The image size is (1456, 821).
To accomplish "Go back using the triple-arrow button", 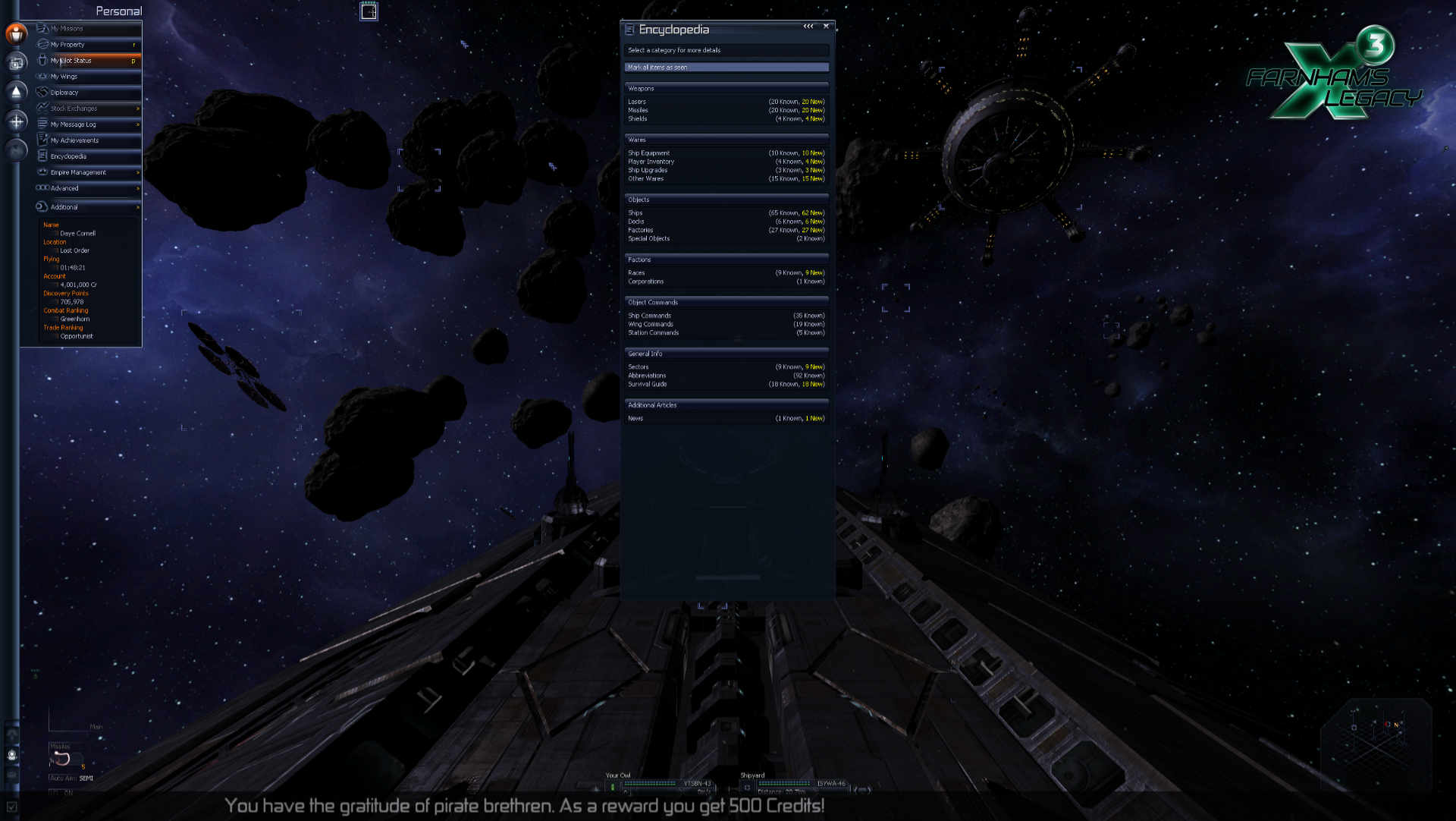I will pos(808,27).
